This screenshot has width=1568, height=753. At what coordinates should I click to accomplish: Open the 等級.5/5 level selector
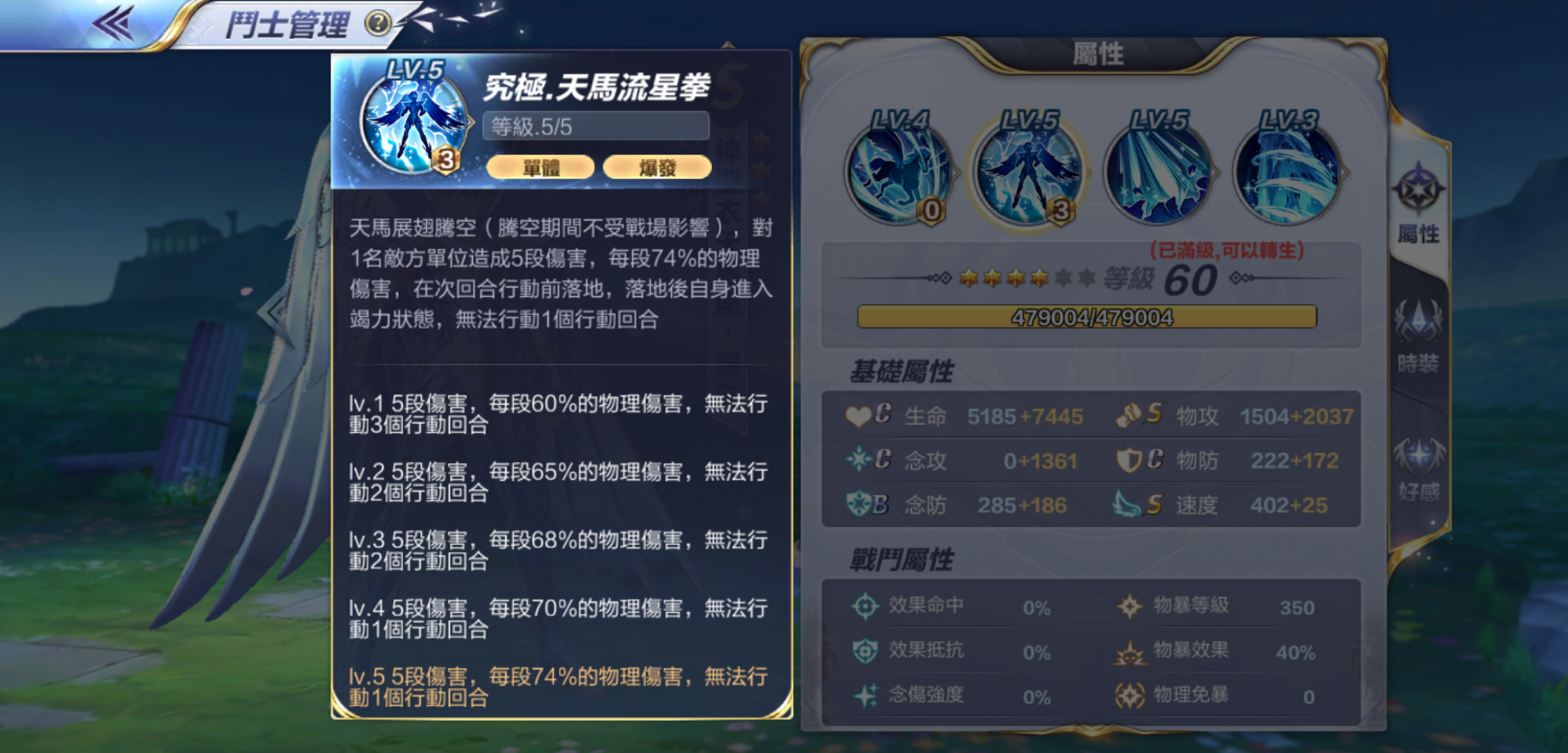point(596,125)
